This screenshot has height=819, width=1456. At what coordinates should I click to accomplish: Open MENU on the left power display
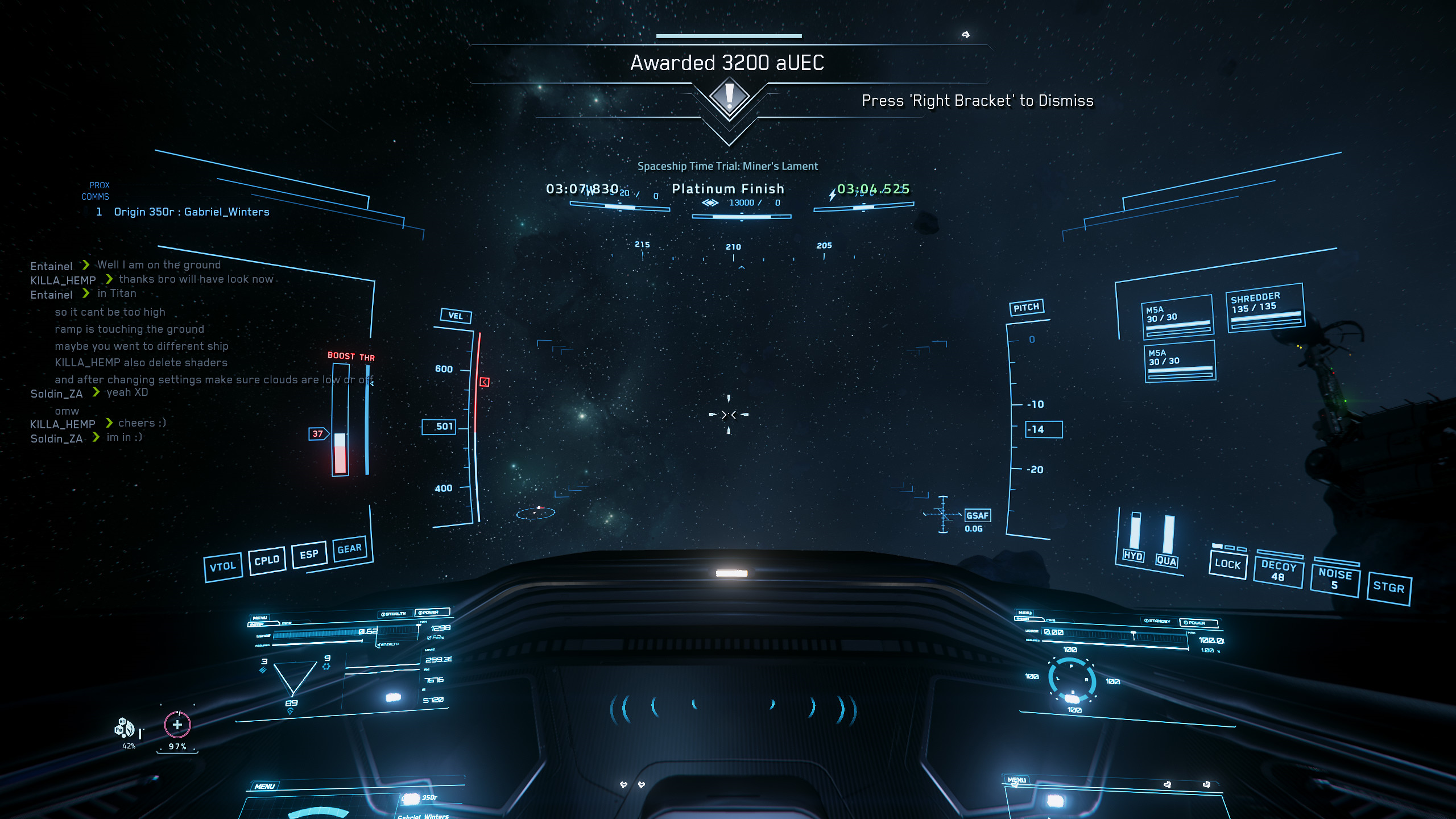(x=260, y=618)
